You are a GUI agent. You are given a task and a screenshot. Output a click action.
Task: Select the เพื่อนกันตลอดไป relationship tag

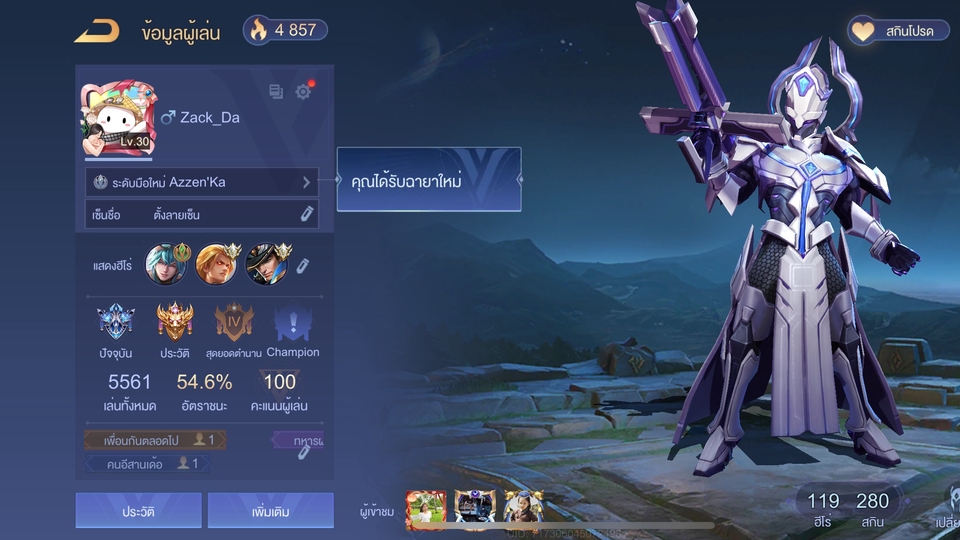tap(155, 440)
